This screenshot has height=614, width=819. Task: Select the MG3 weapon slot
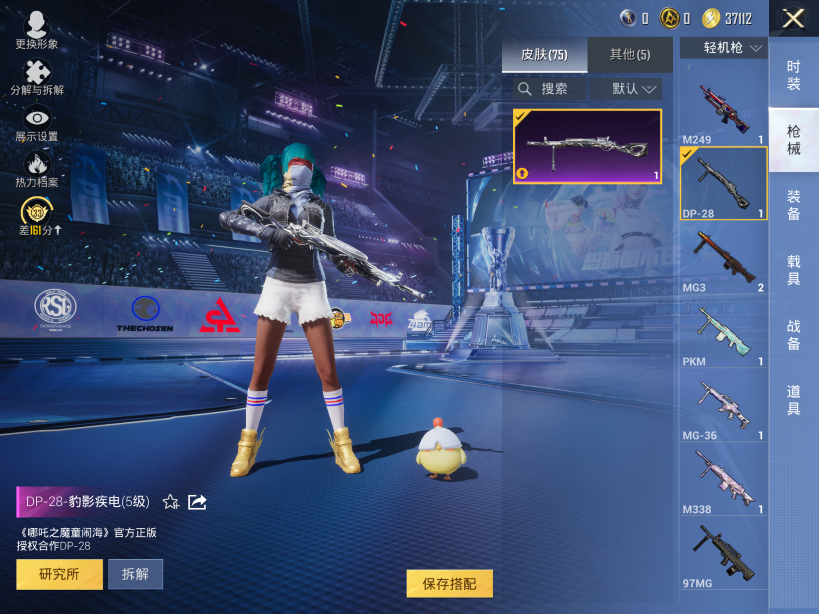tap(723, 260)
